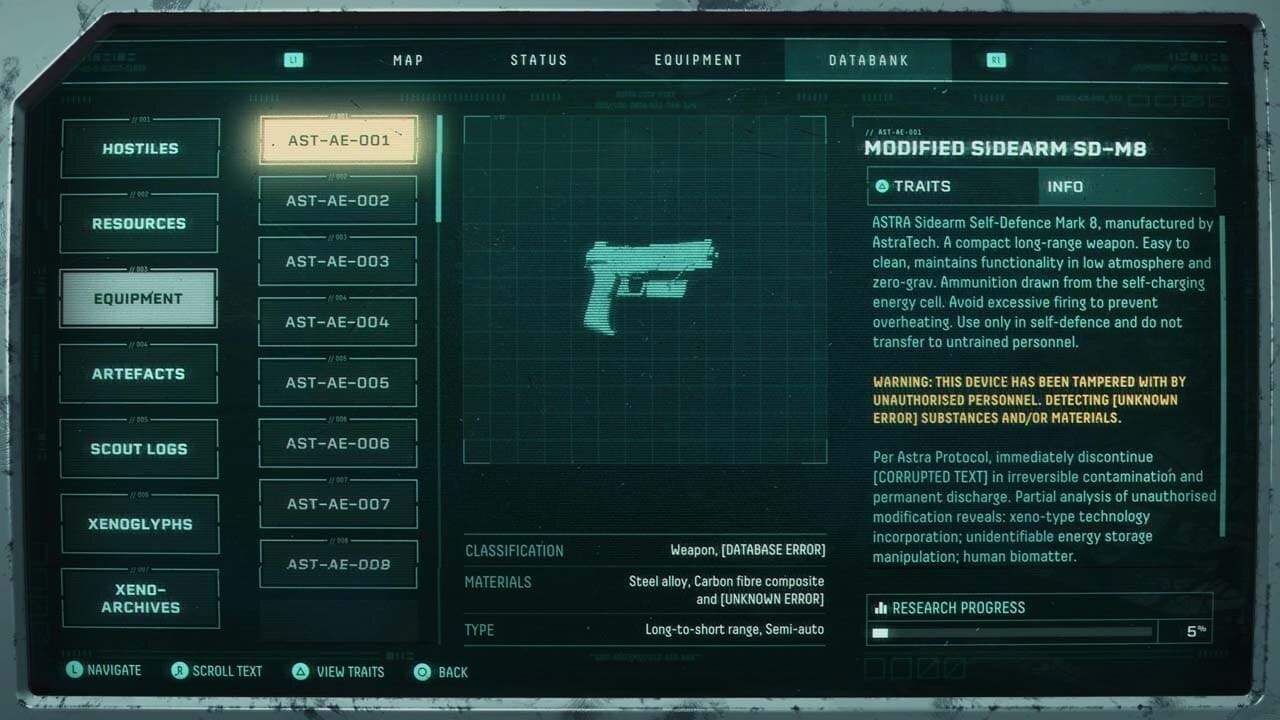Open the Xeno-Archives category

(139, 597)
